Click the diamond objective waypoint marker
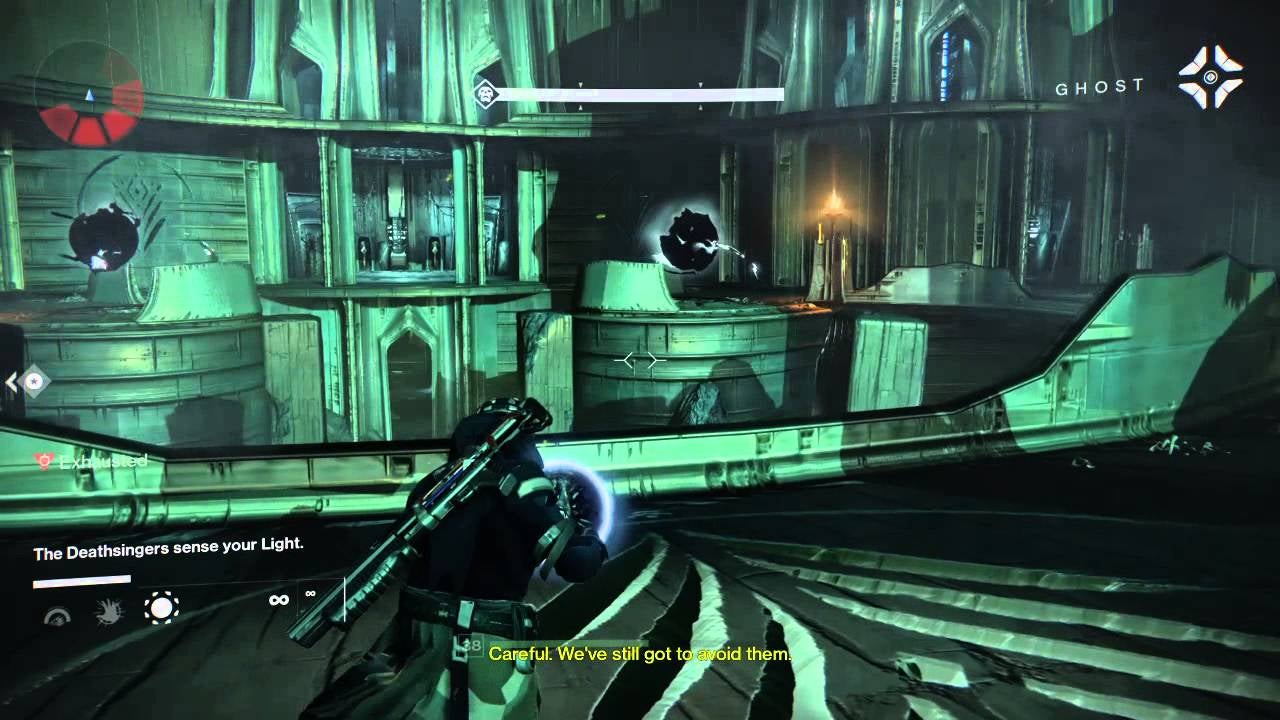Screen dimensions: 1280x720 pos(36,381)
